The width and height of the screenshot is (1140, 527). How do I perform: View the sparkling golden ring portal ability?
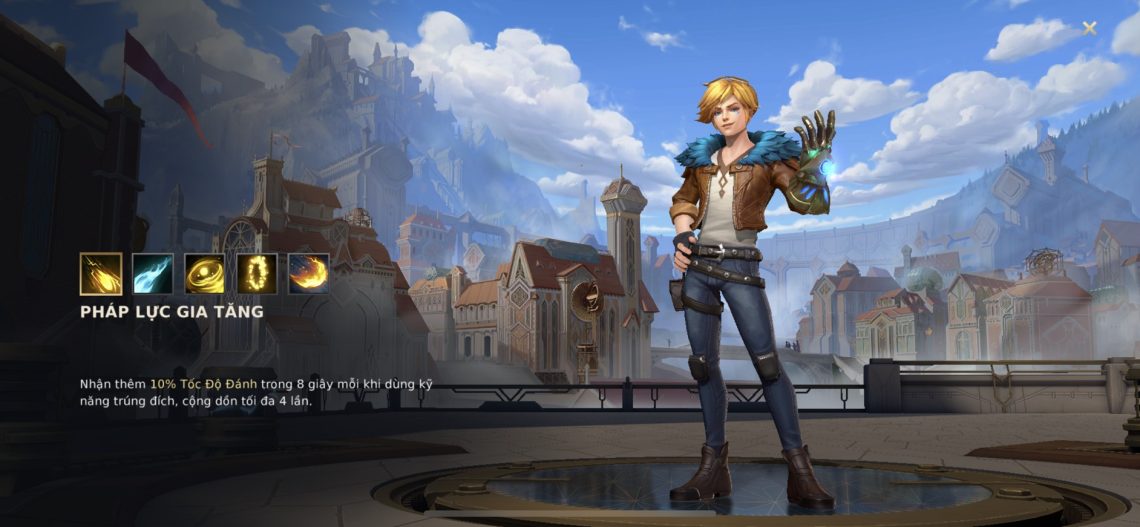tap(257, 273)
